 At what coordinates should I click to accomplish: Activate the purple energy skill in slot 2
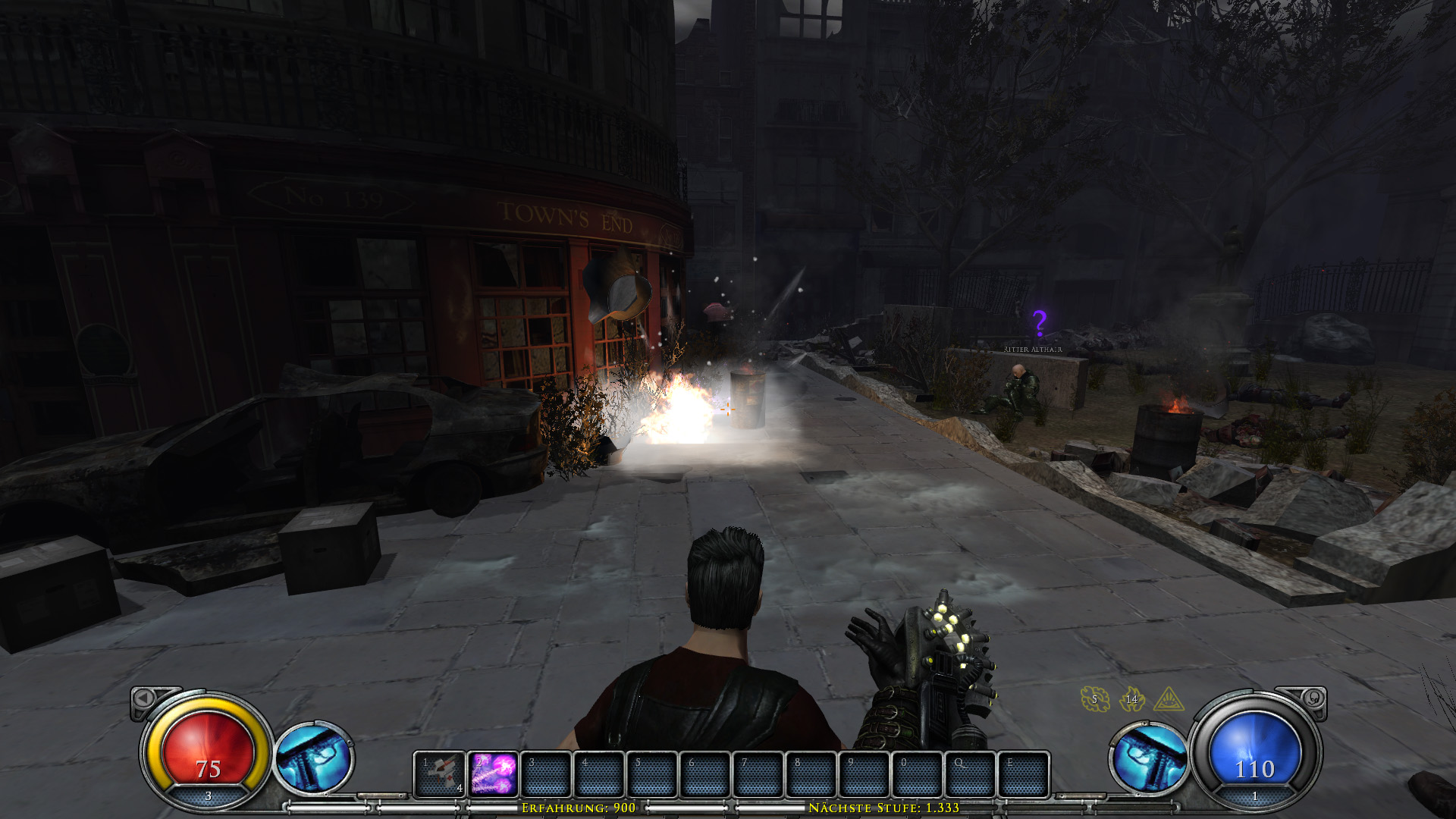point(494,774)
